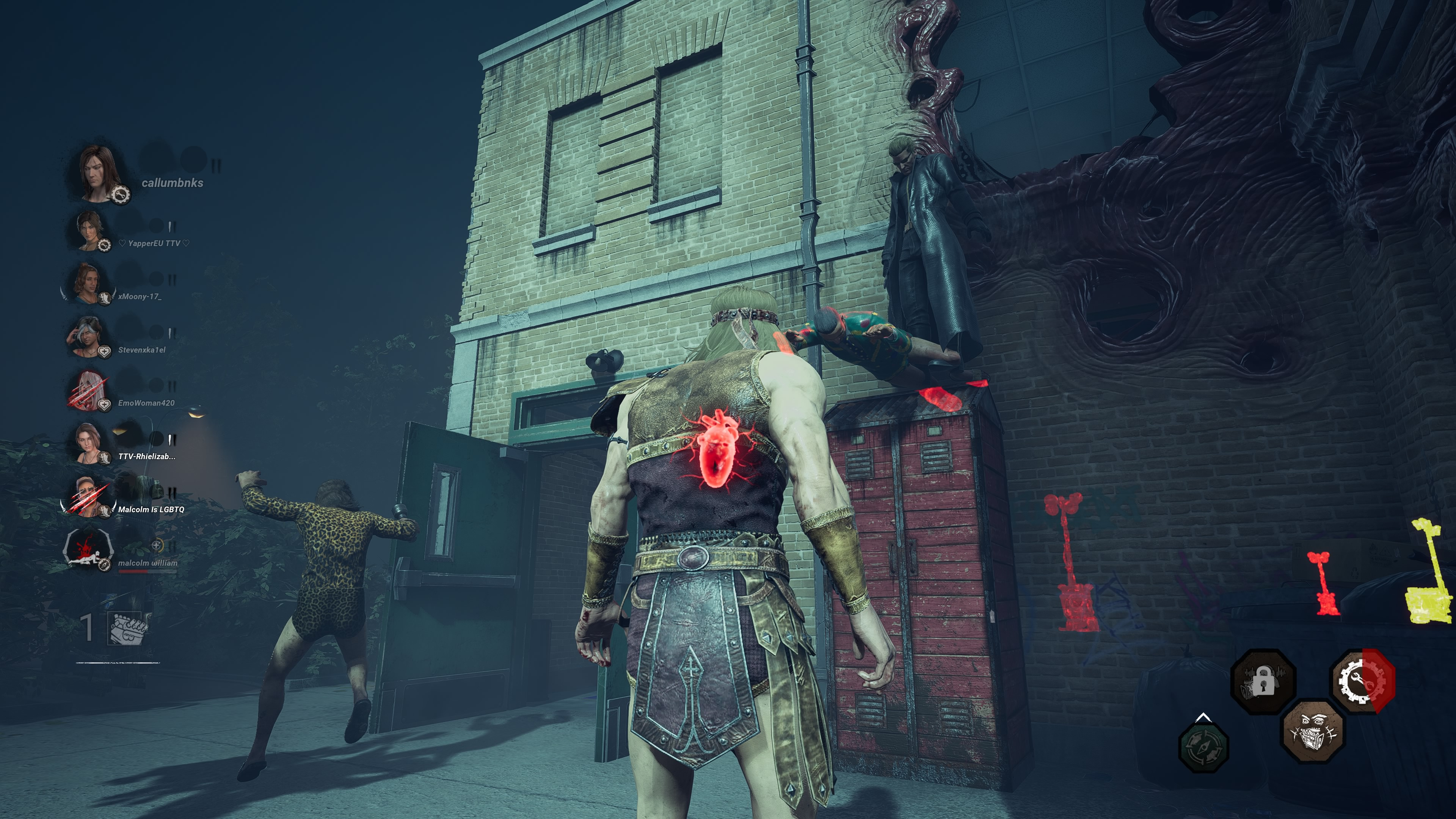
Task: Click the generator remaining counter icon
Action: pos(129,628)
